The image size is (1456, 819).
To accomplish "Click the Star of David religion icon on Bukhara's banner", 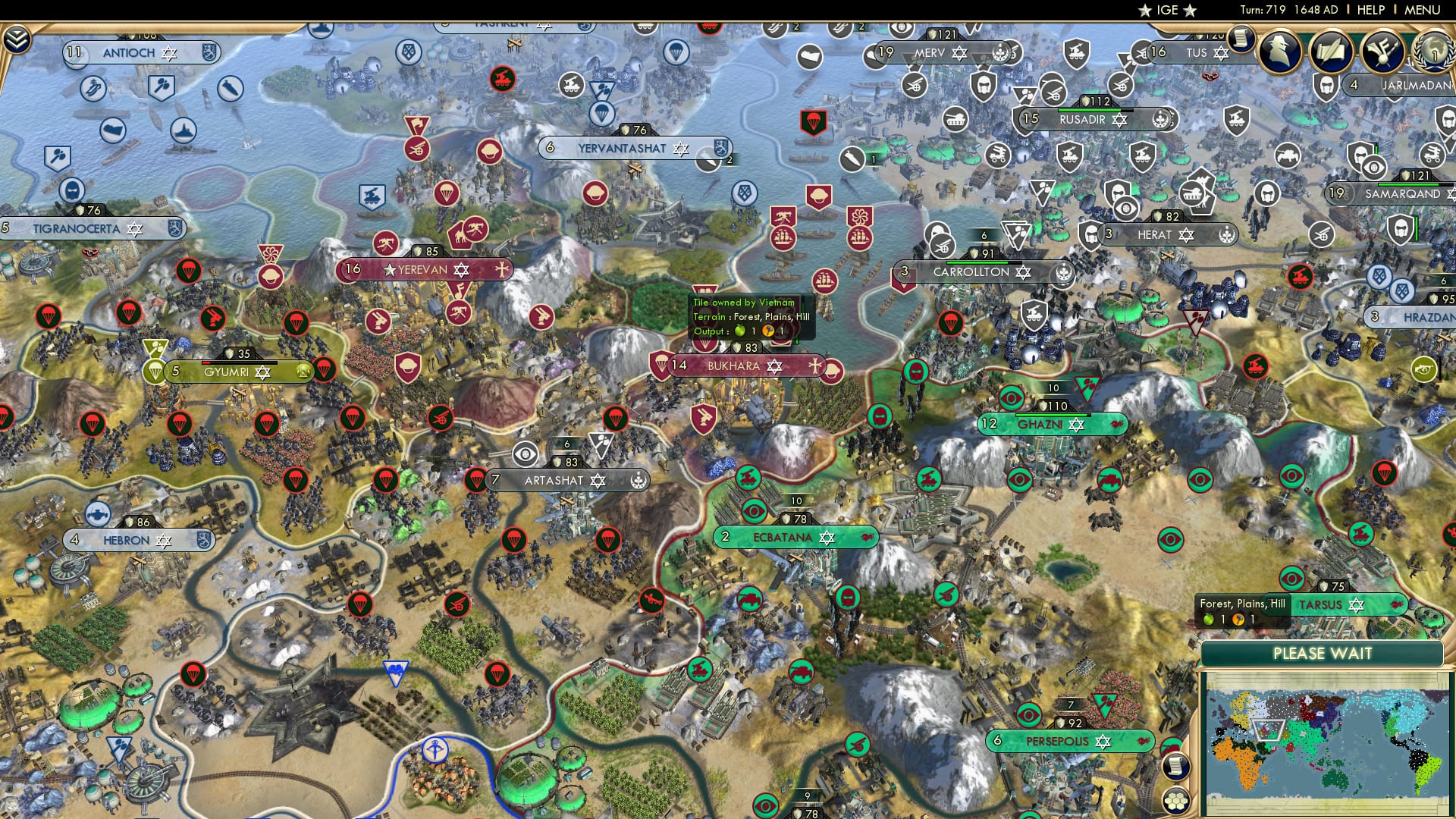I will [x=774, y=366].
